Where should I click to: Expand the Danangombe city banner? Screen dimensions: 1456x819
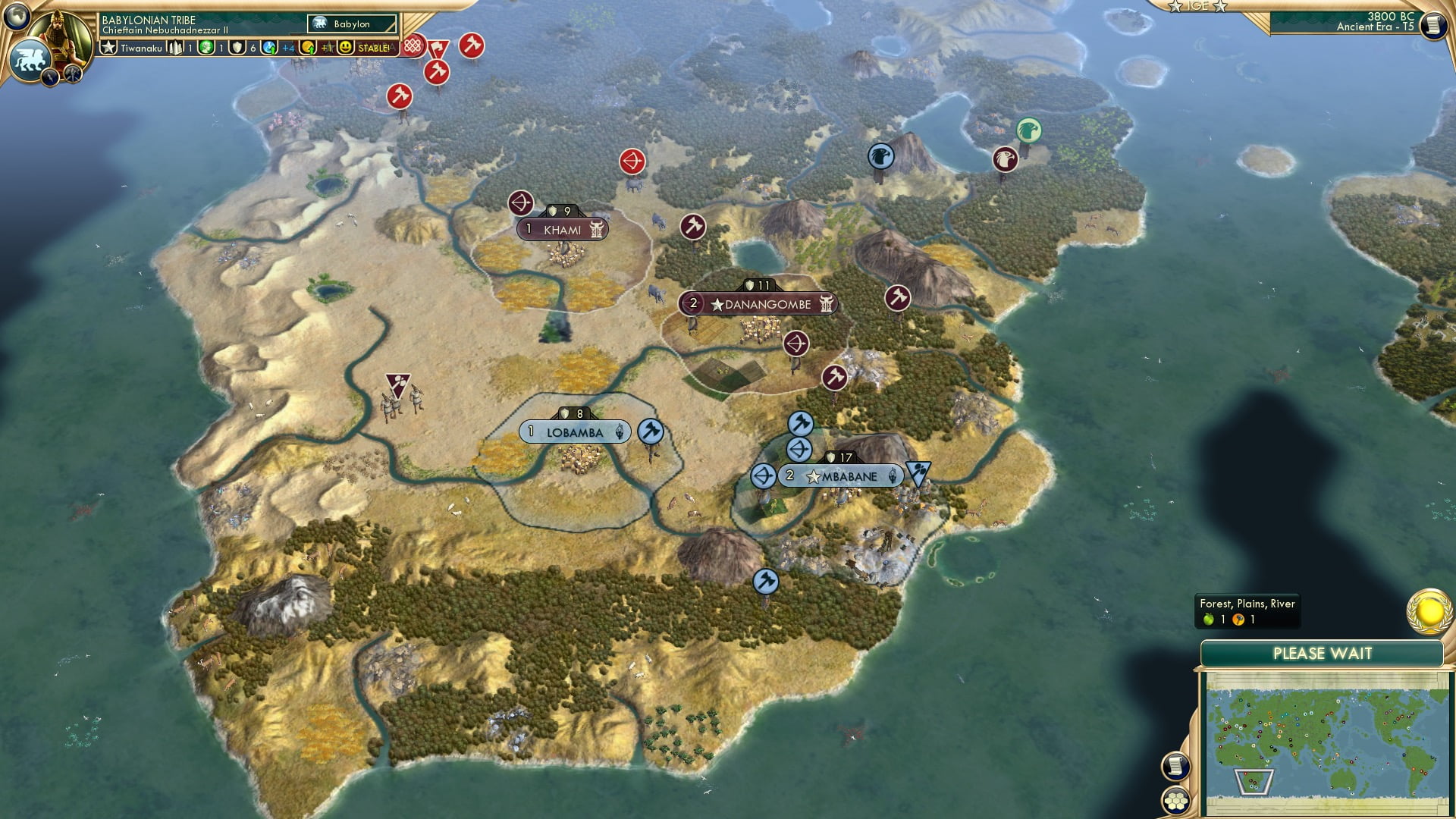(x=758, y=303)
